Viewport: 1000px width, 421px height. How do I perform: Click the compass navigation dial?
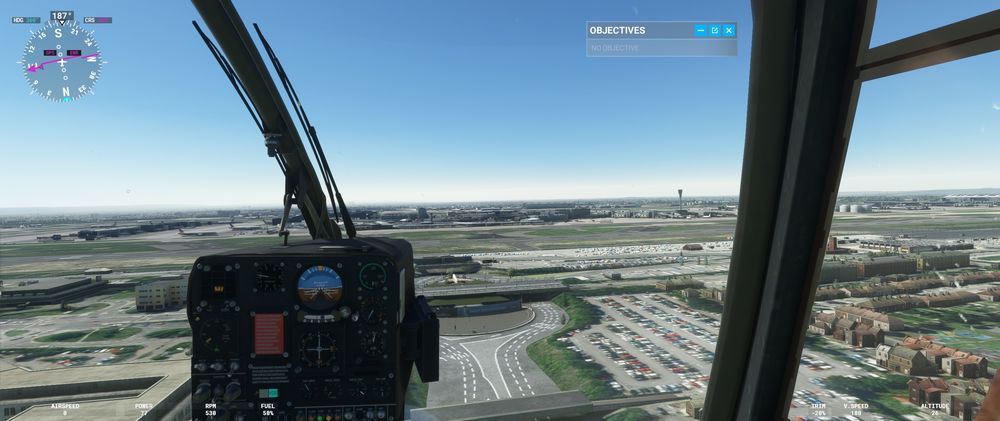62,62
